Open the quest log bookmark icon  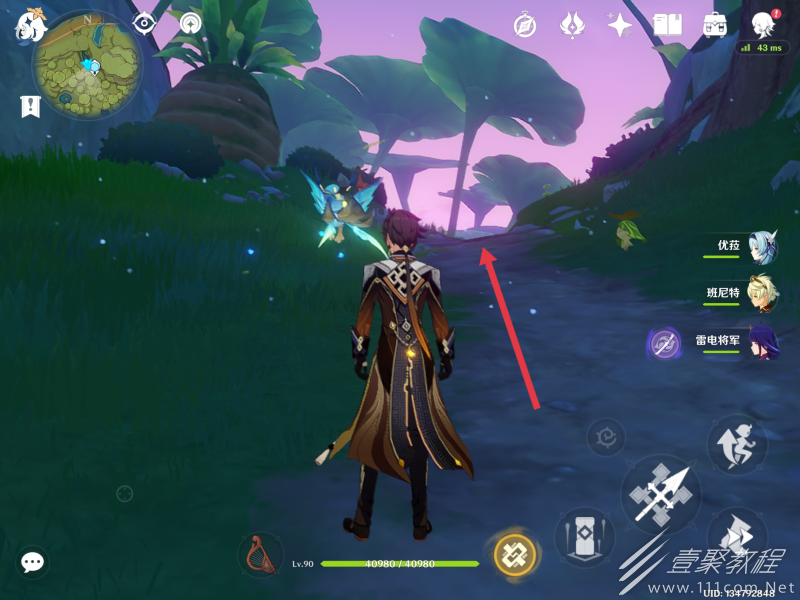click(x=30, y=105)
